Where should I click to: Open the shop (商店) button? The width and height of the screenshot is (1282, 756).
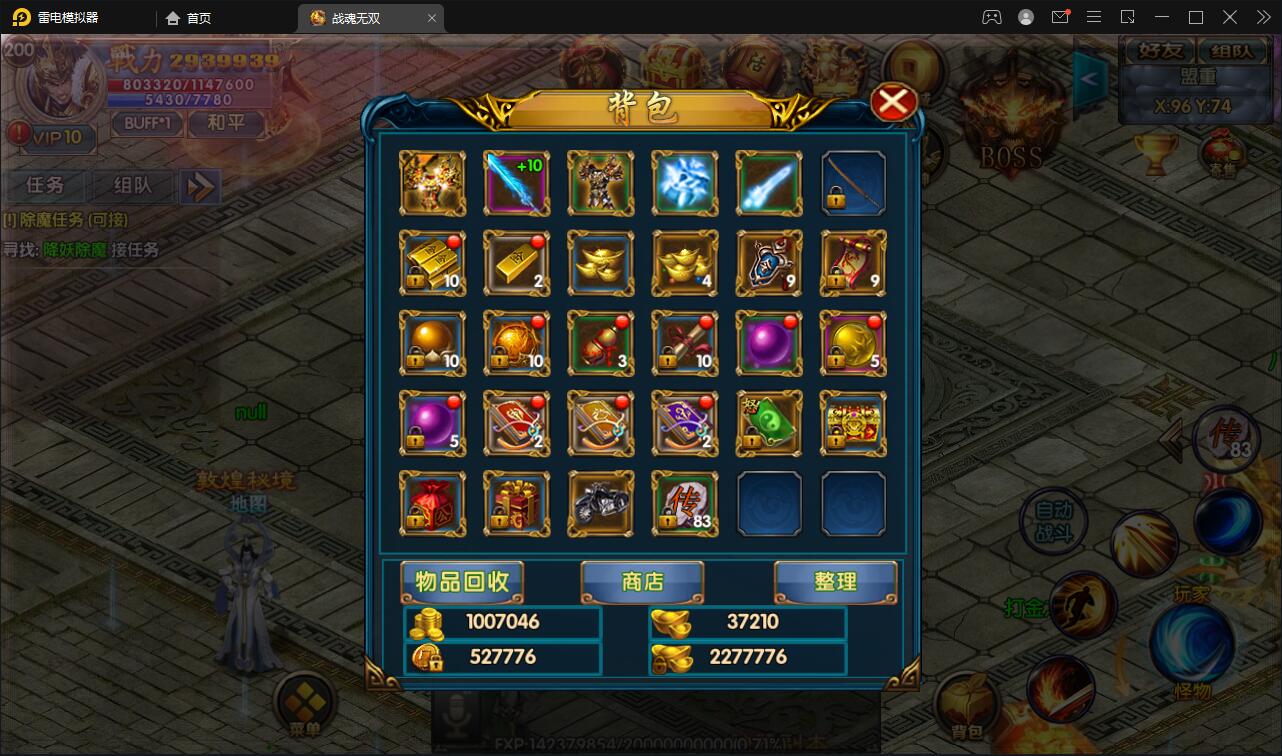pos(642,581)
